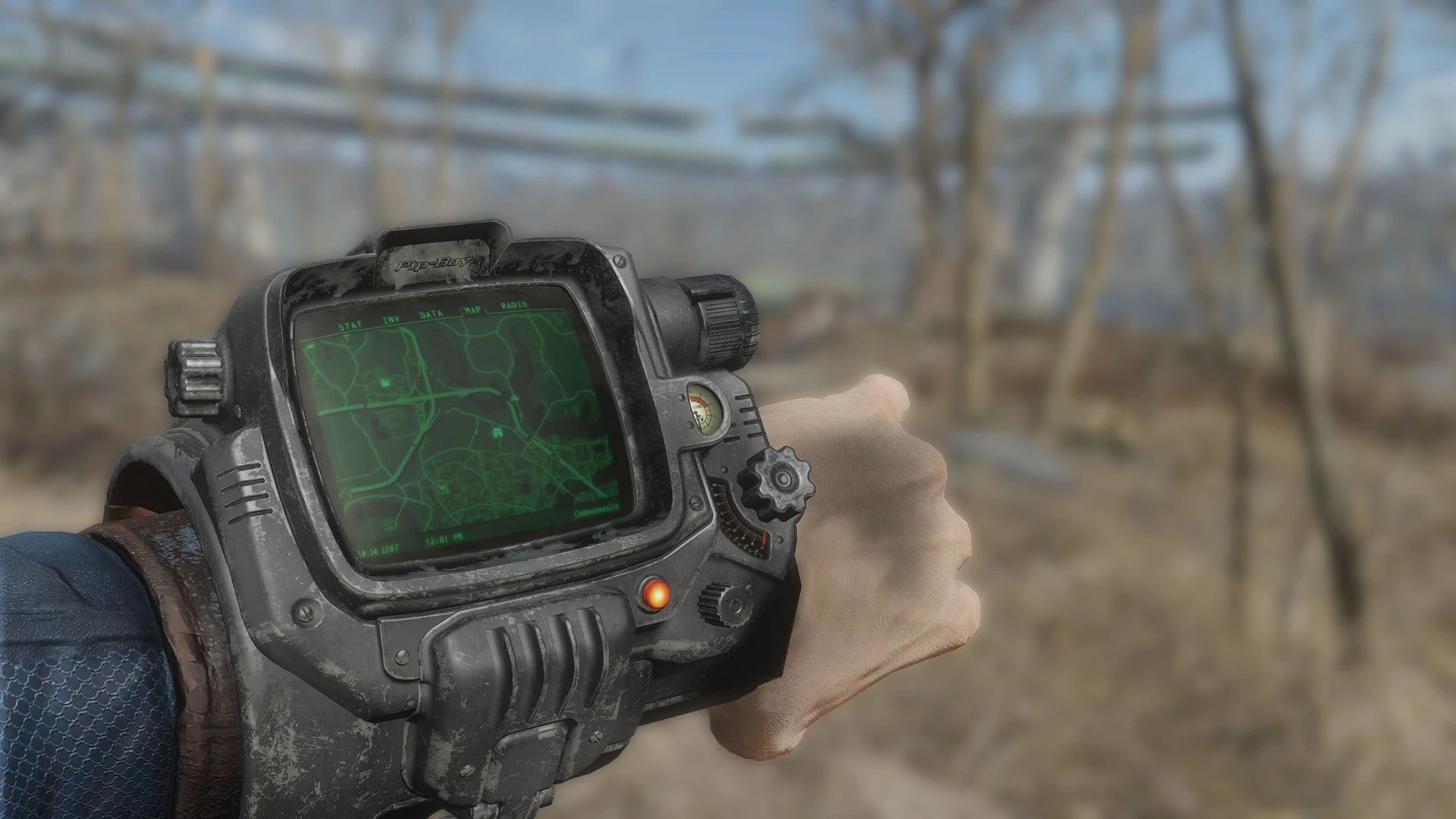Viewport: 1456px width, 819px height.
Task: Click the museum marker in the lower city area
Action: [444, 488]
